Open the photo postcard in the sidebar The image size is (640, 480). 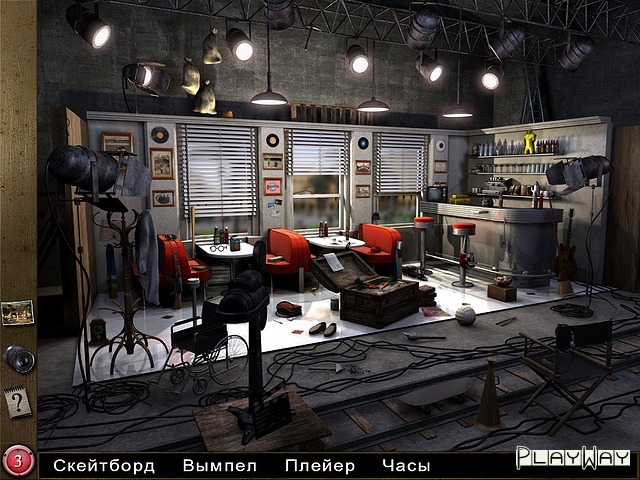click(x=18, y=313)
